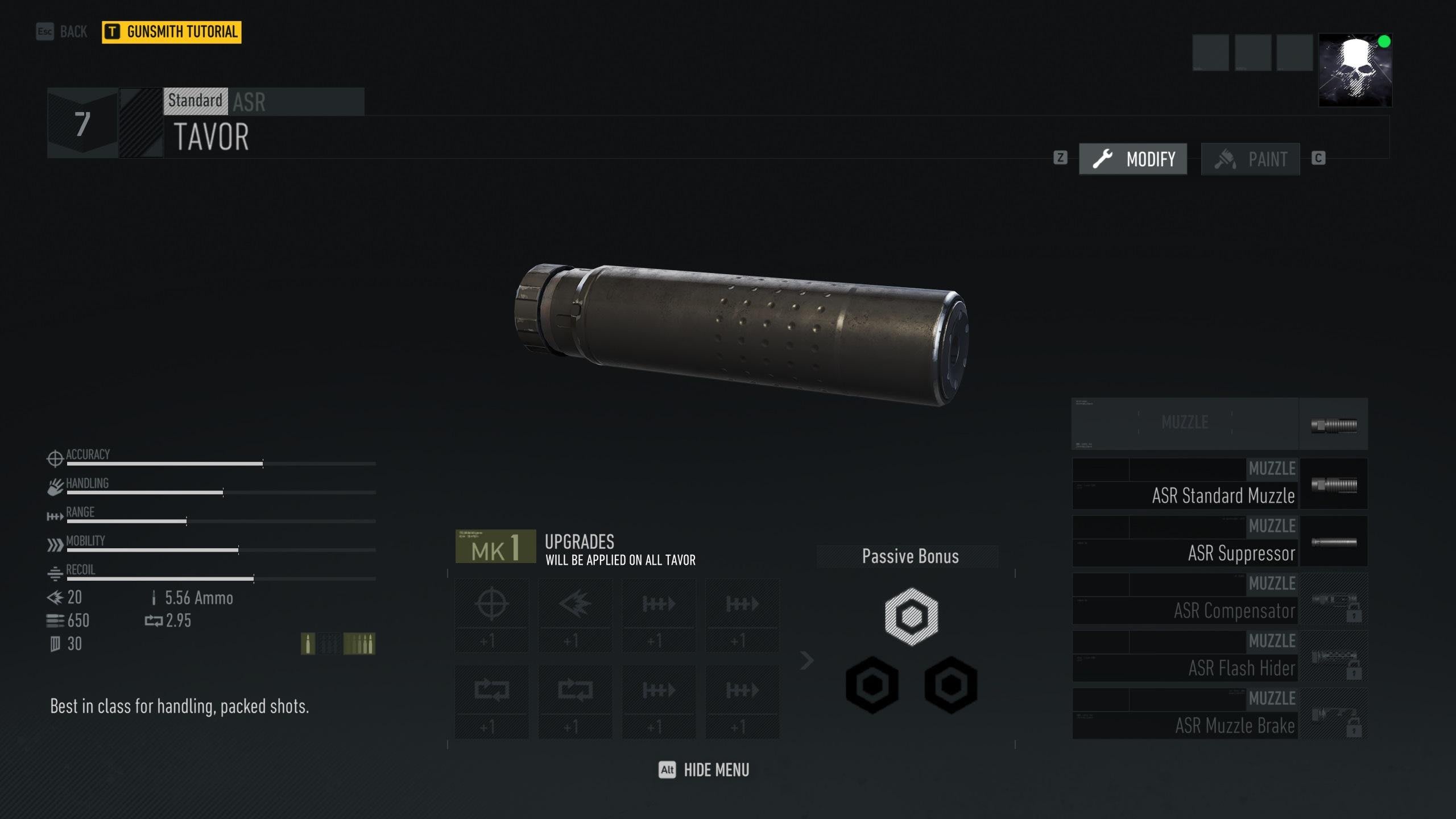Choose the locked ASR Compensator
The width and height of the screenshot is (1456, 819).
pos(1219,599)
